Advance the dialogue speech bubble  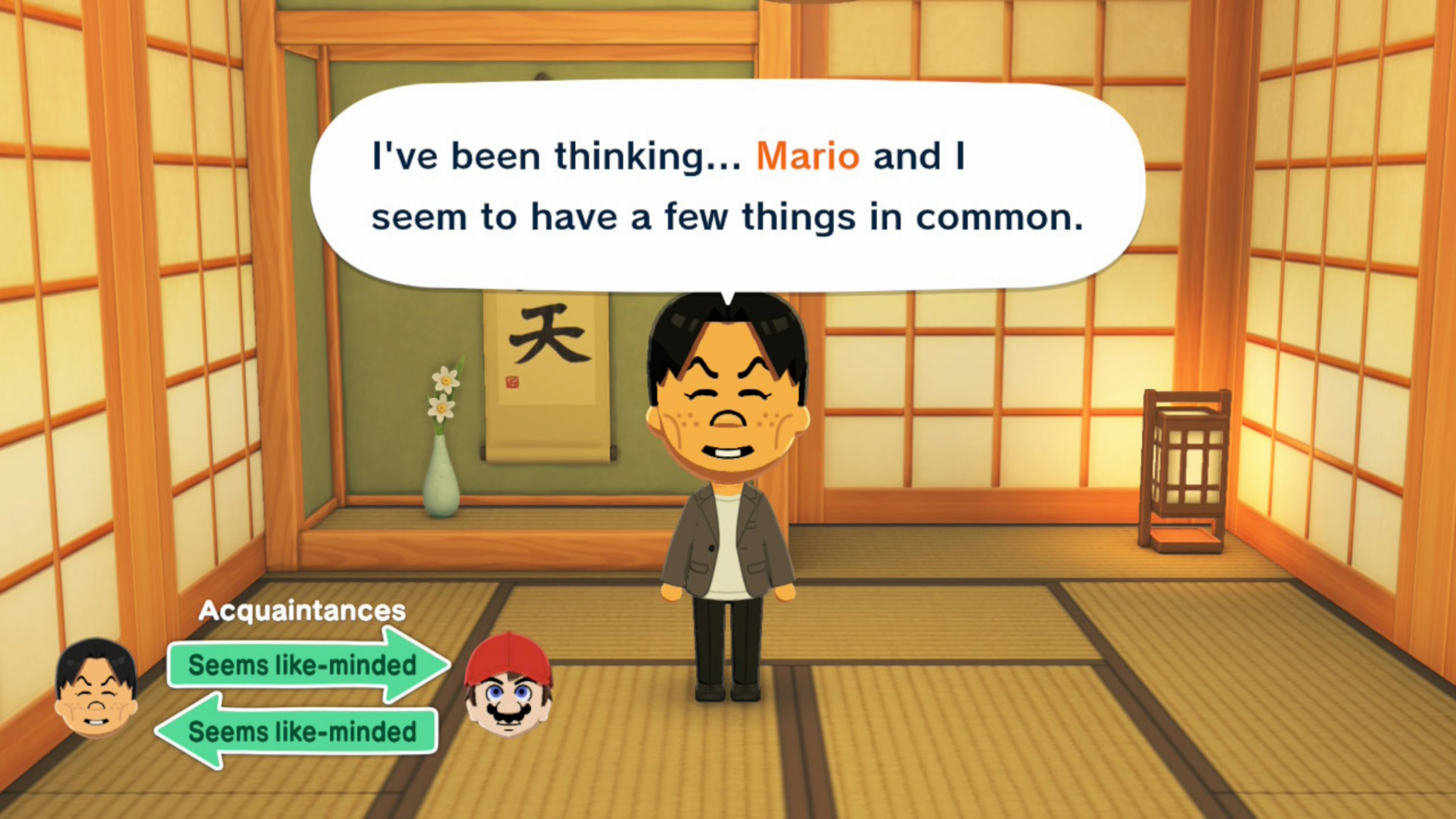[x=728, y=187]
